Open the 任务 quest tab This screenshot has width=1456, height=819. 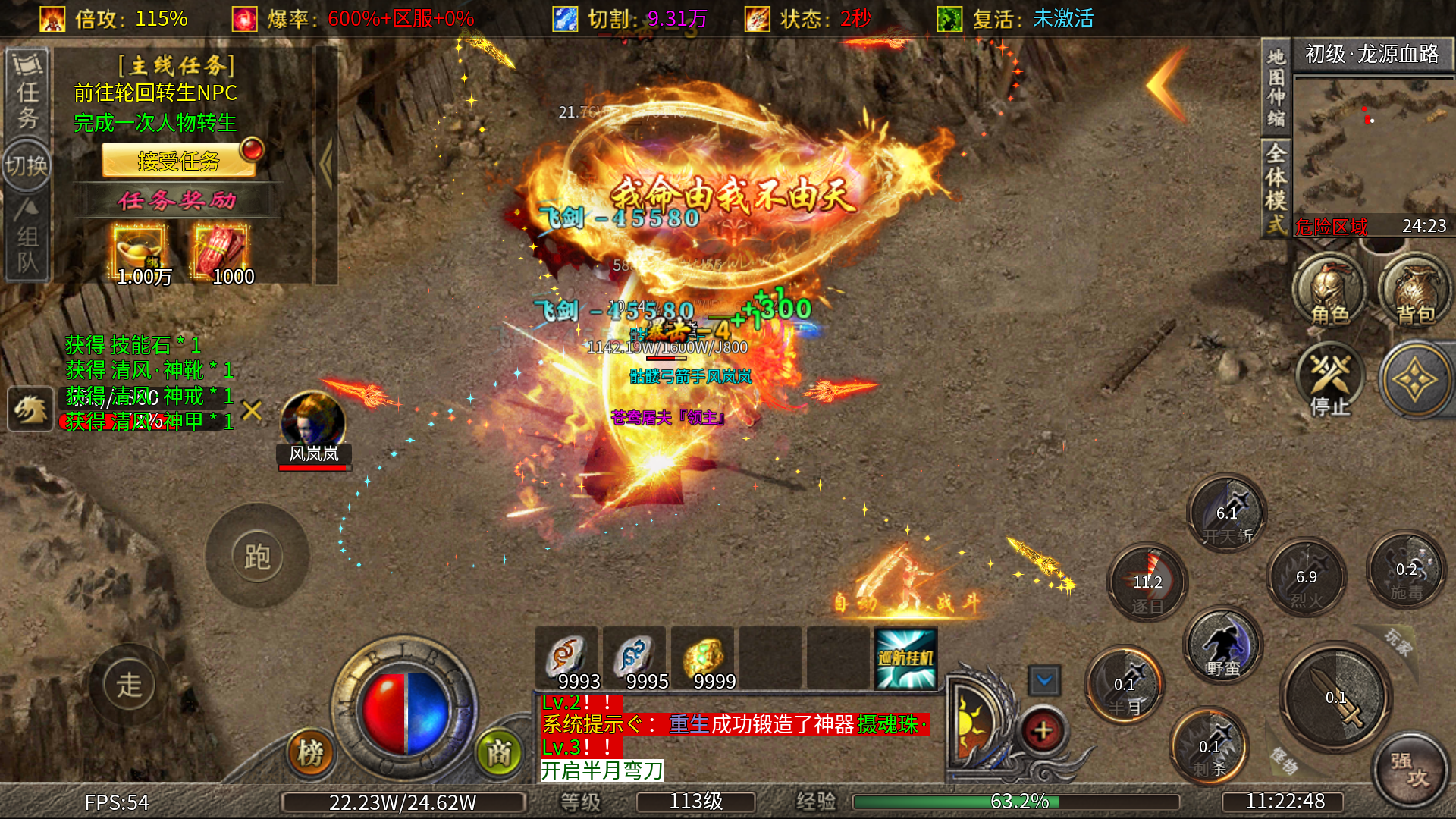tap(28, 93)
